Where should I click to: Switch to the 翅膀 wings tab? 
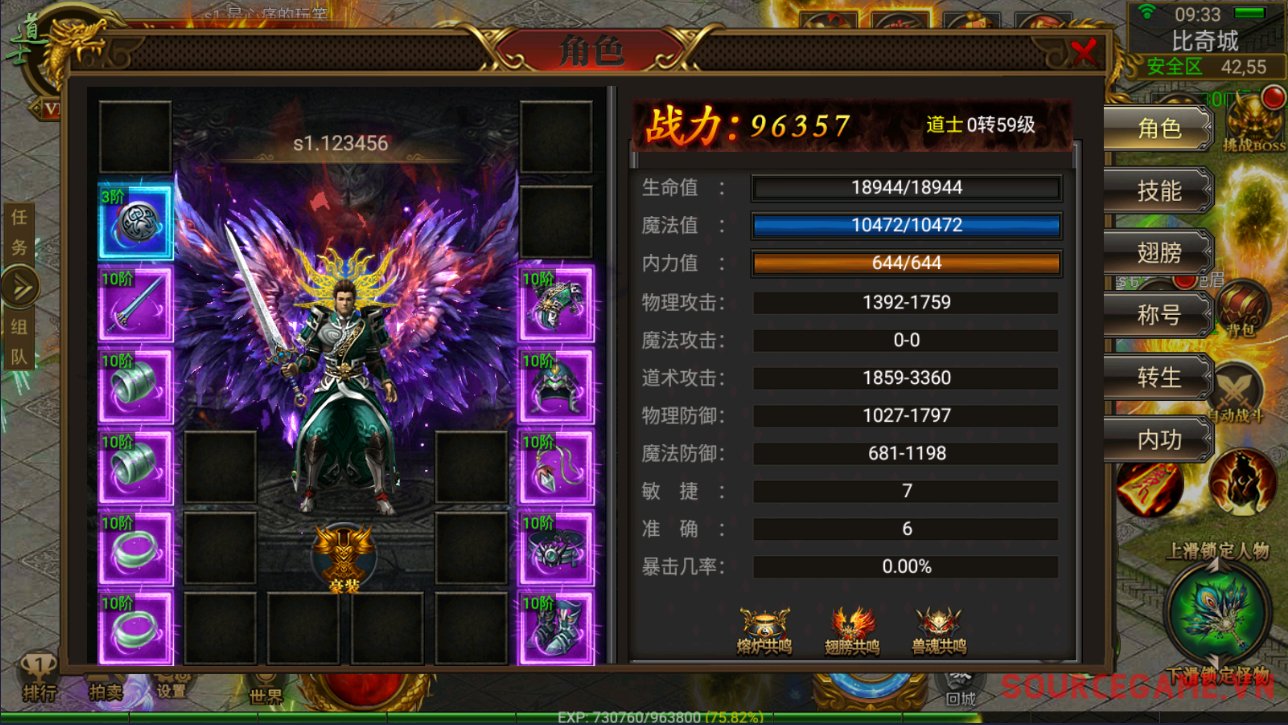1158,252
